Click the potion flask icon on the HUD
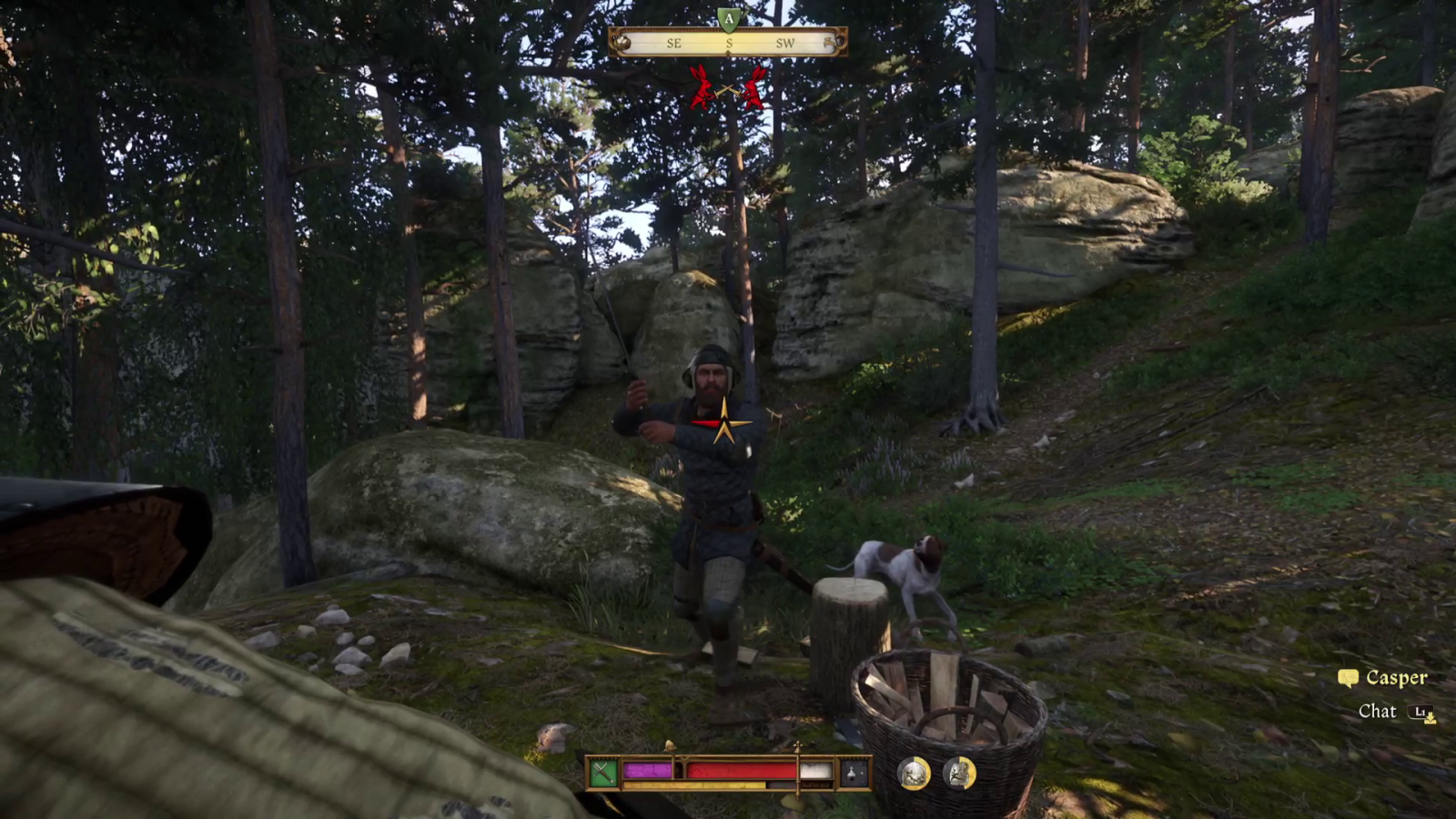 (x=853, y=772)
